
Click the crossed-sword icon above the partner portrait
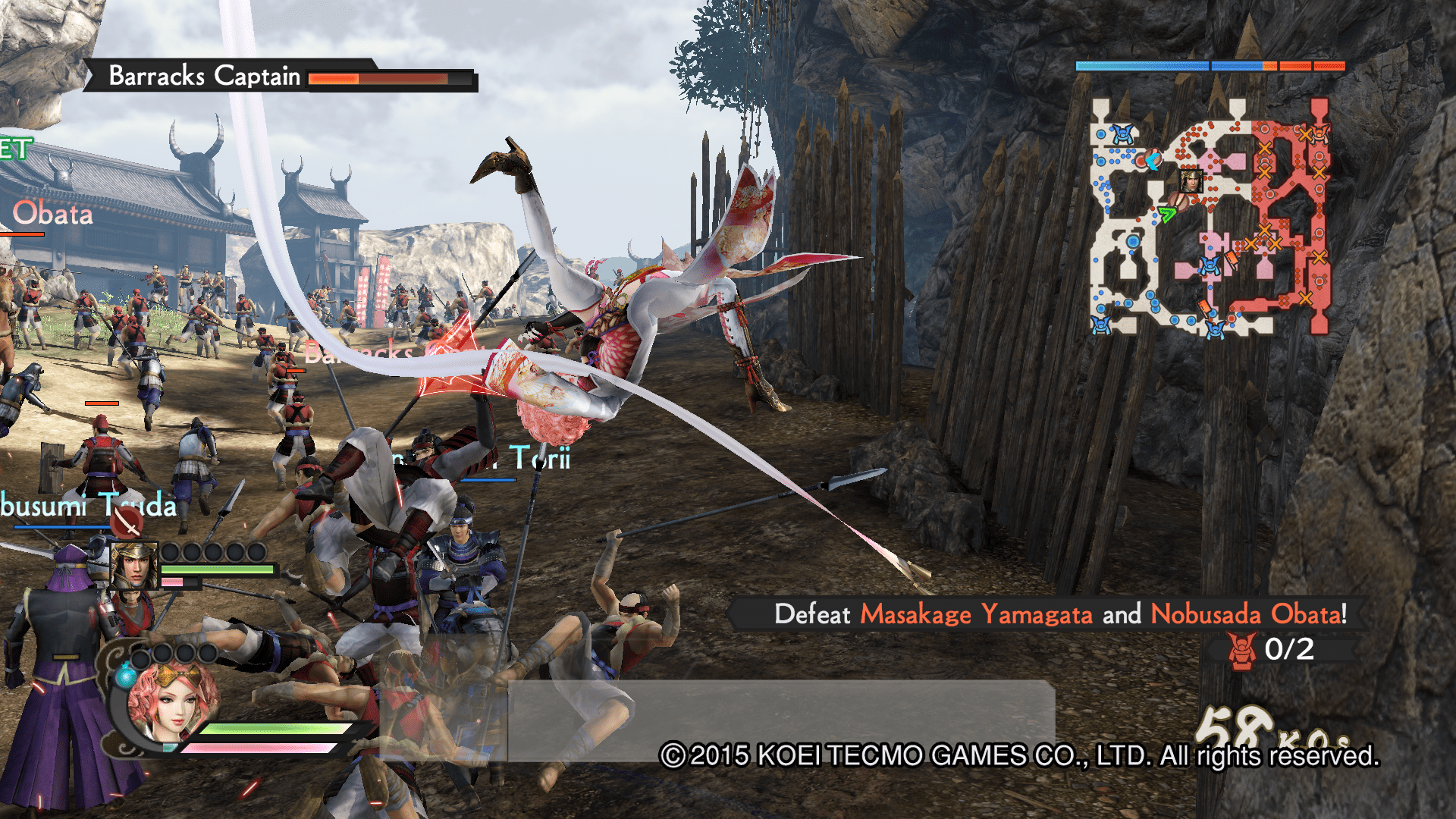(x=127, y=522)
